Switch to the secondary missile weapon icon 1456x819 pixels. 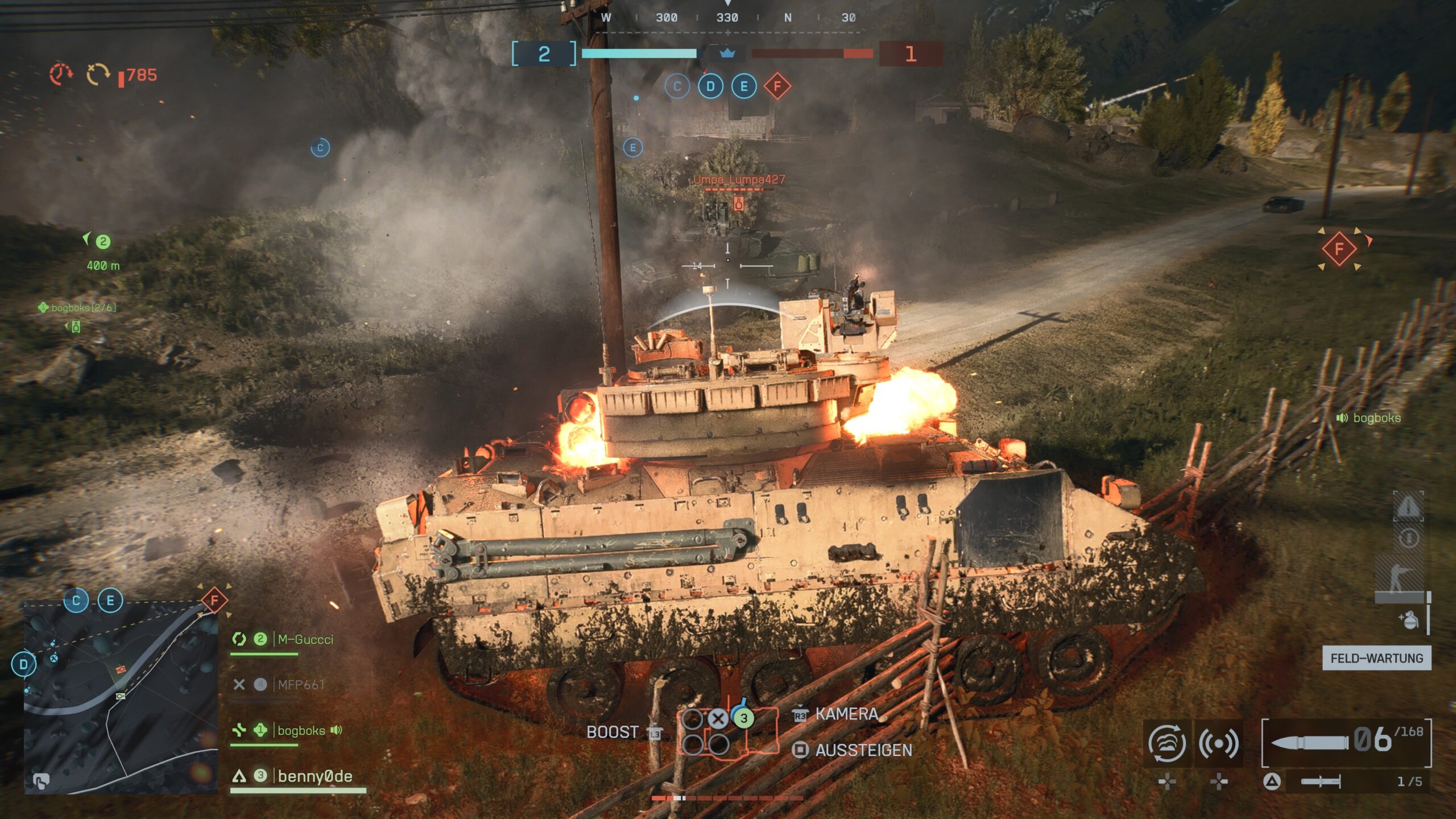pos(1321,782)
